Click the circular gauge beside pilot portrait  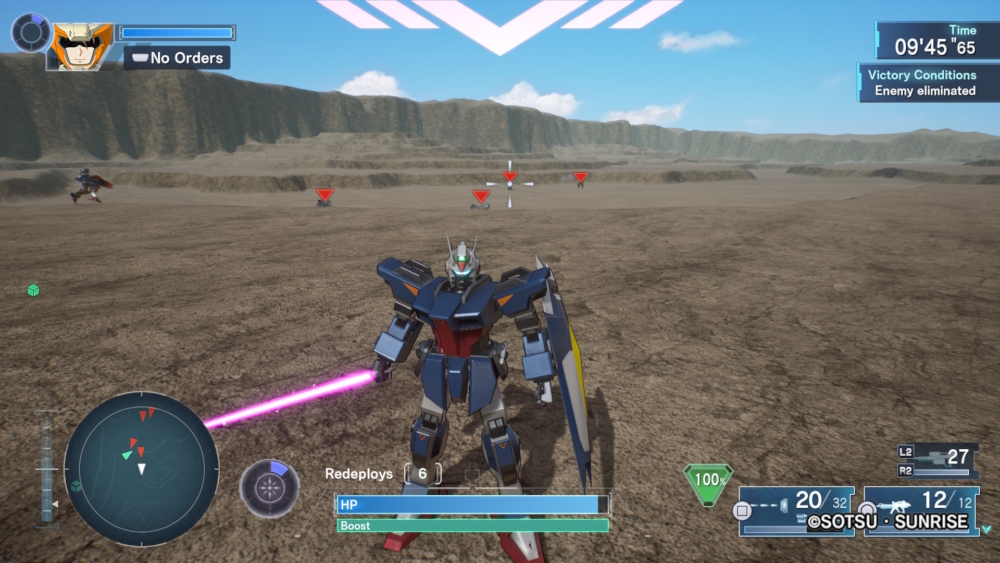(30, 32)
